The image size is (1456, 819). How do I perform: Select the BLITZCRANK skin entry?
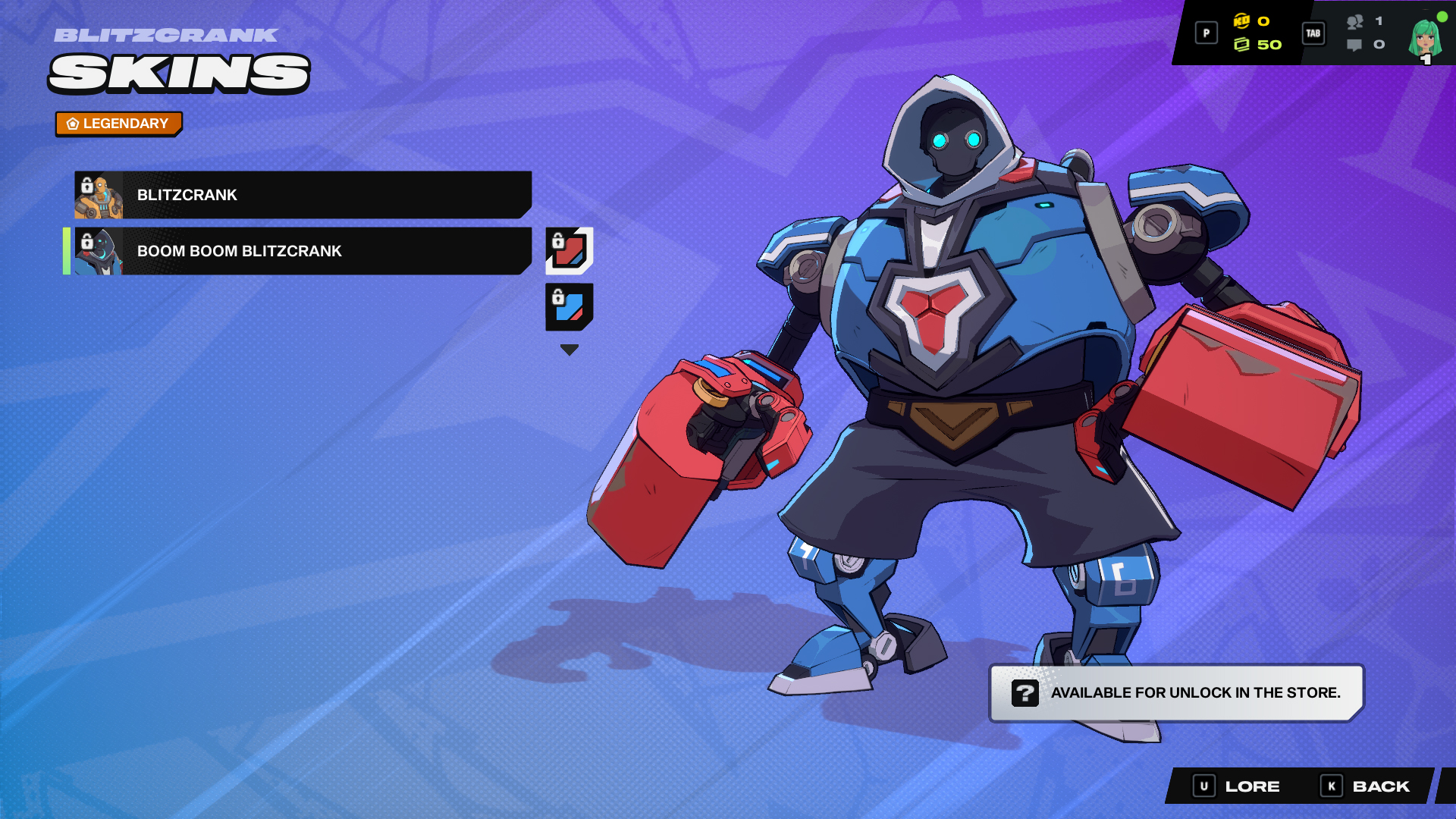click(x=303, y=194)
